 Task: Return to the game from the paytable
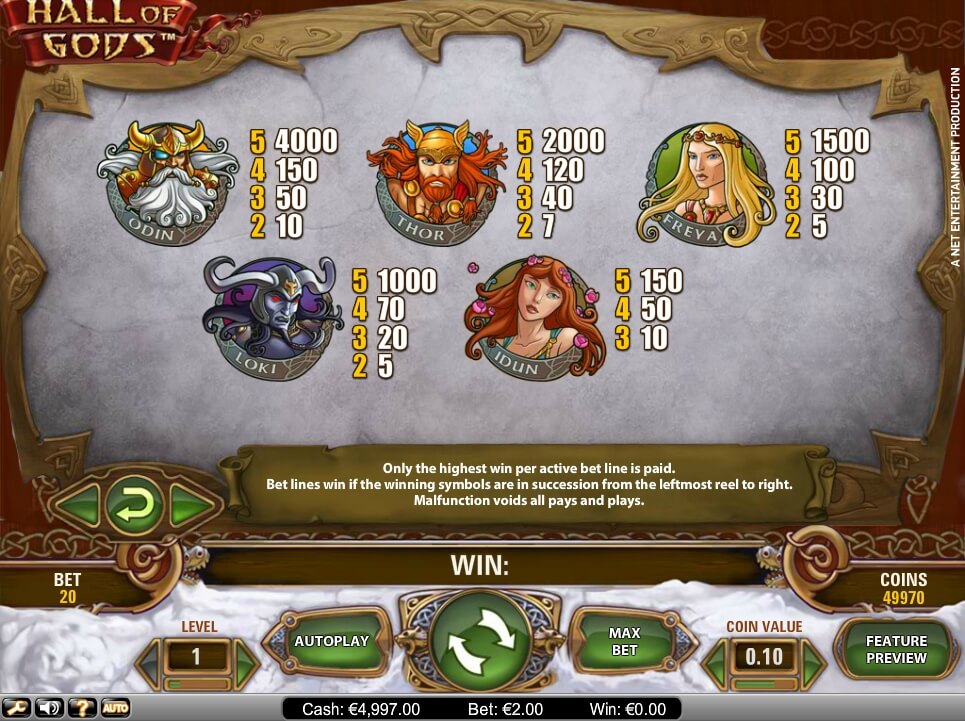(133, 505)
